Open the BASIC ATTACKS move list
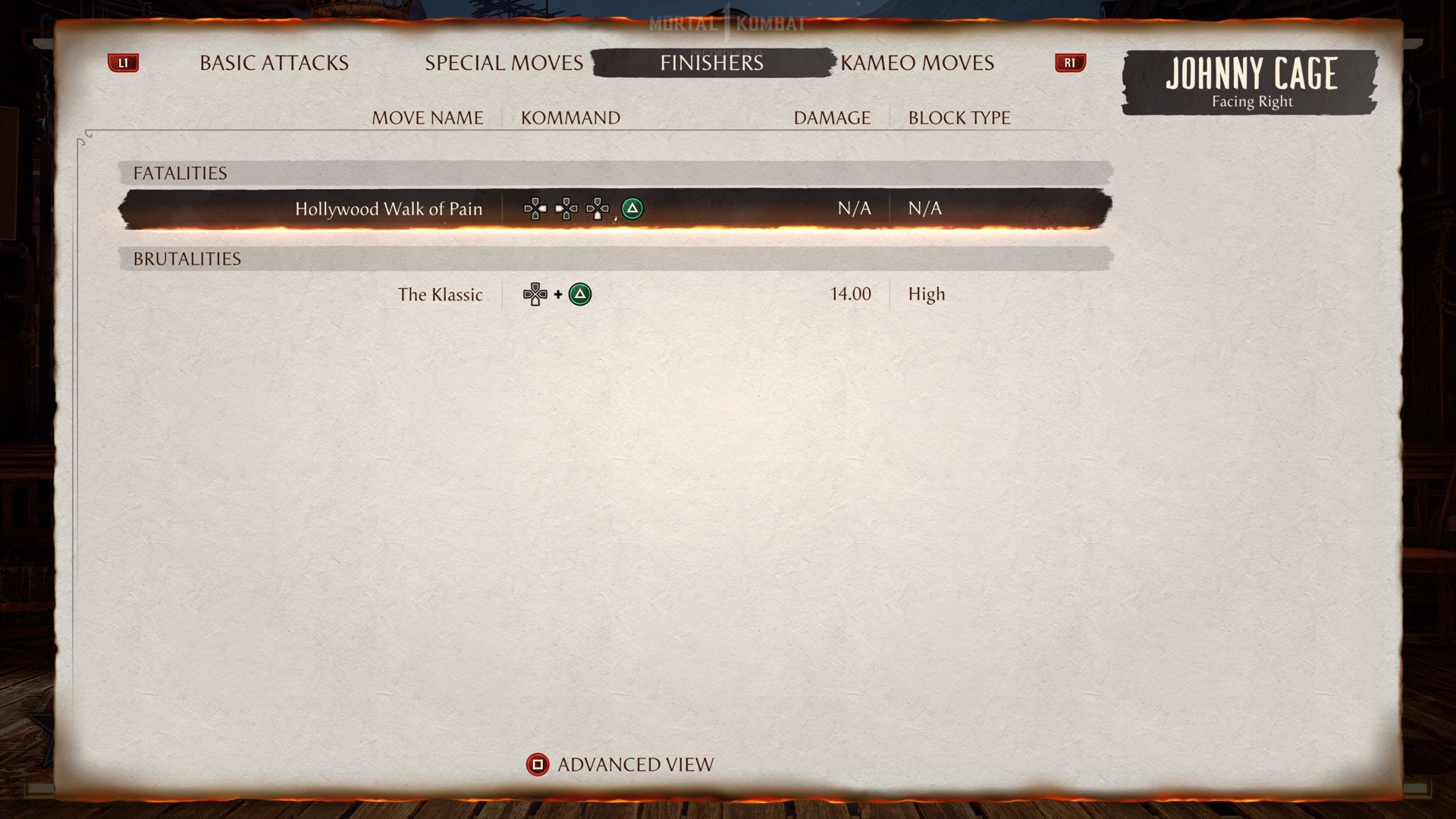Viewport: 1456px width, 819px height. (x=273, y=63)
